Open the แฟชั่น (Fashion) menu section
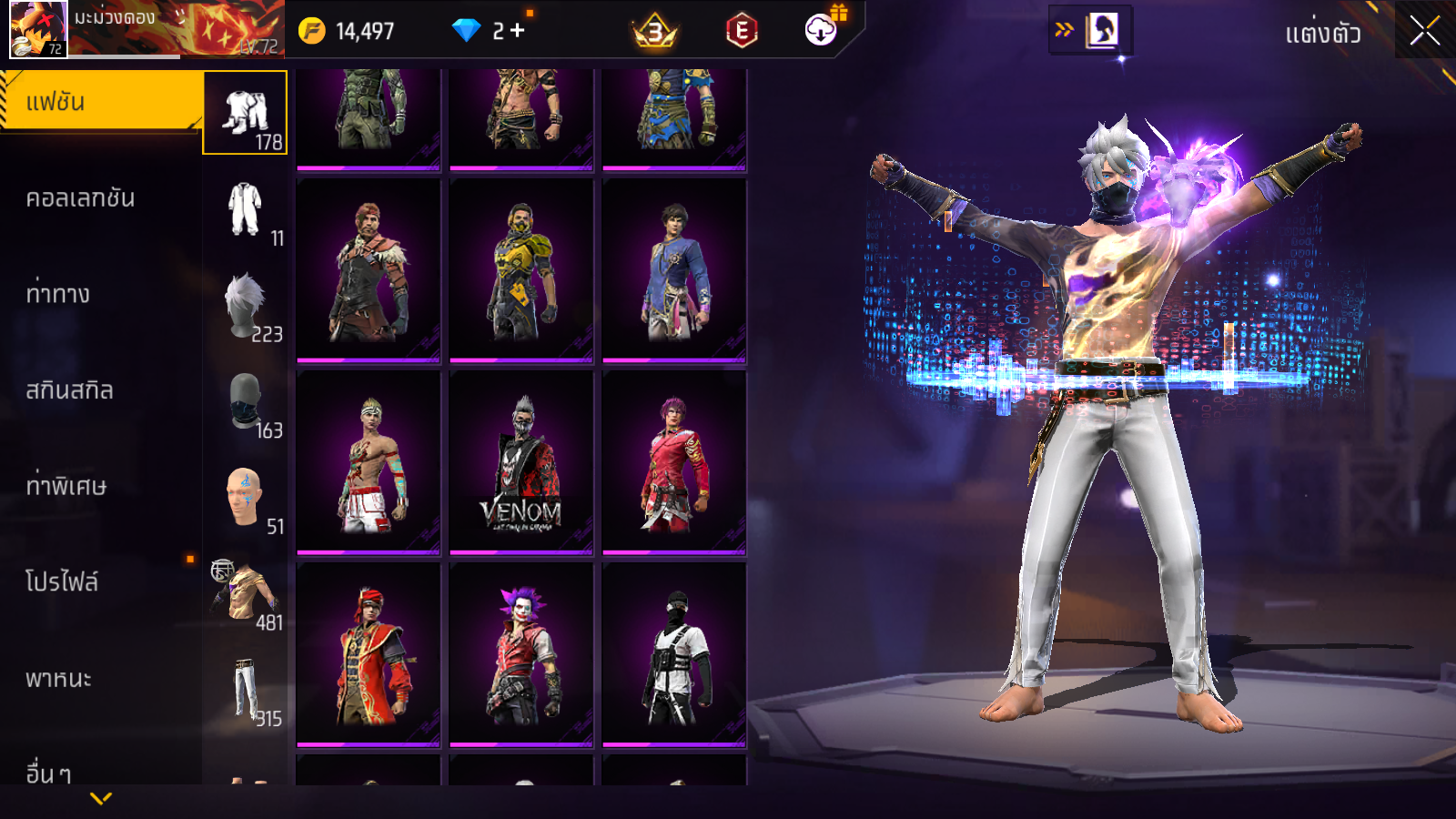This screenshot has height=819, width=1456. (100, 102)
